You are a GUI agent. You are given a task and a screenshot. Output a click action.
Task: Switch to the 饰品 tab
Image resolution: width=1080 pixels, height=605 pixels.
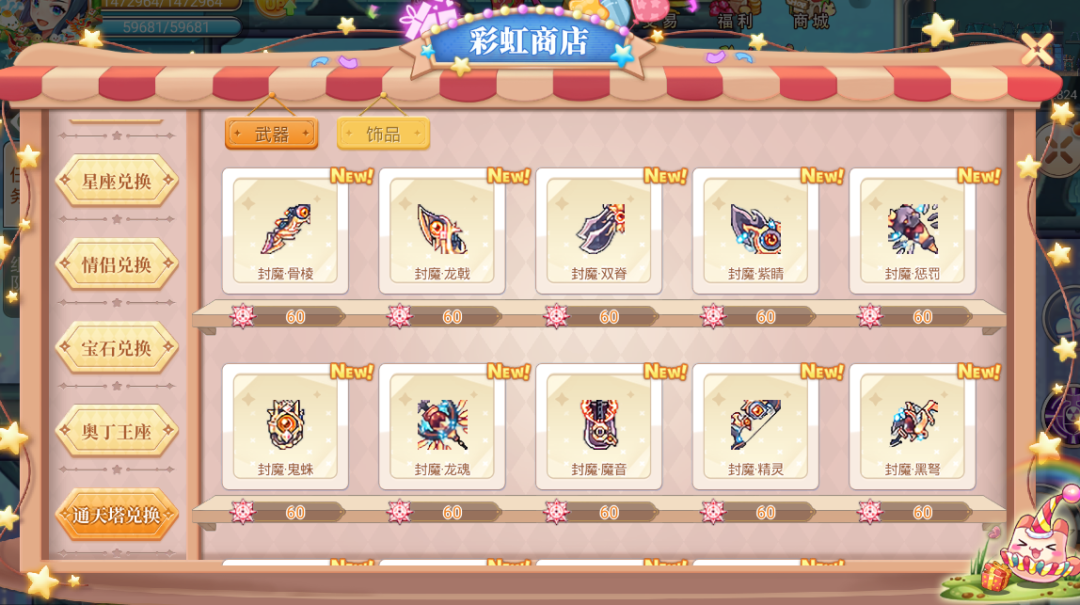click(383, 134)
